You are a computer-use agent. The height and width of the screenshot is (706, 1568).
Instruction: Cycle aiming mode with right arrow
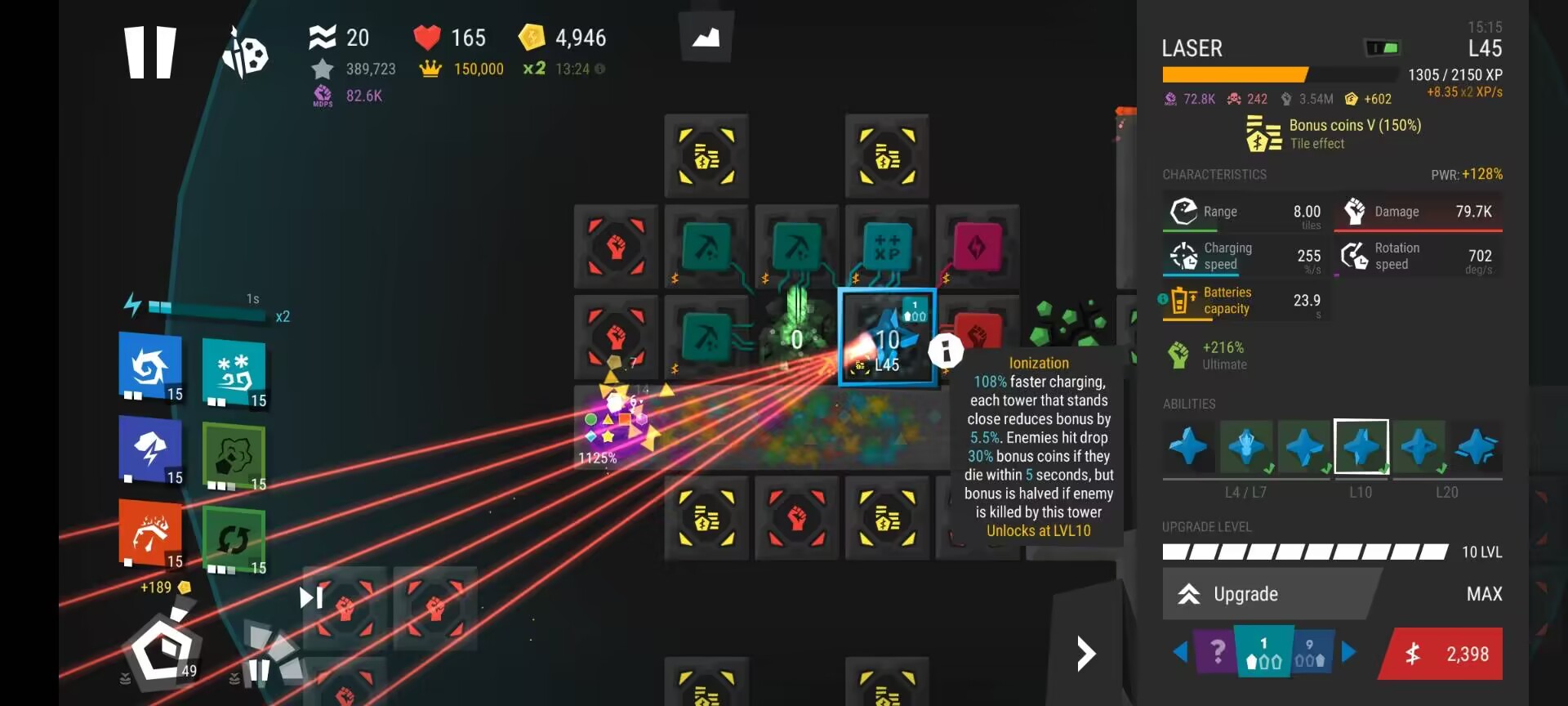1349,652
